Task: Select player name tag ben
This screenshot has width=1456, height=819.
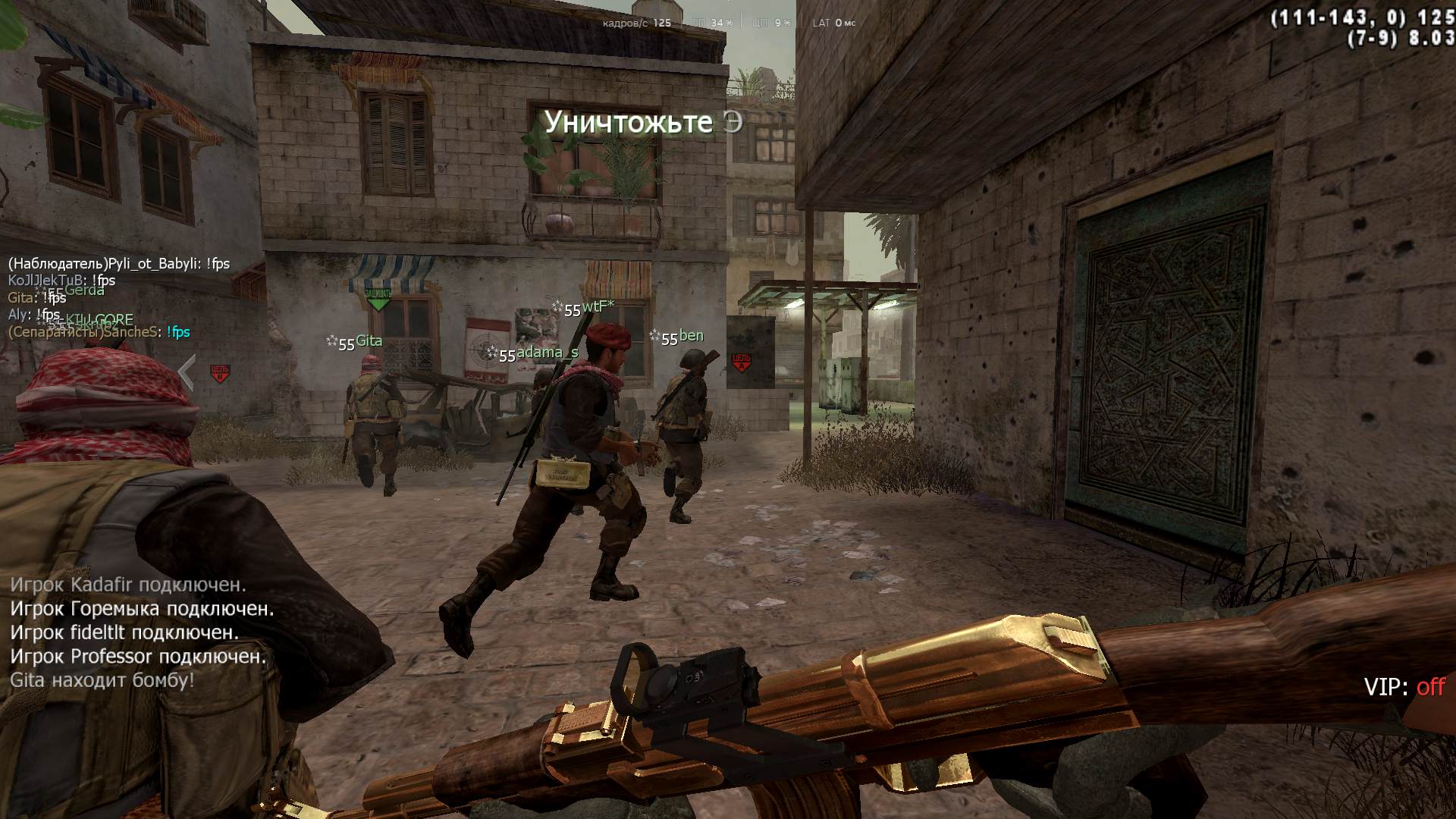Action: [691, 336]
